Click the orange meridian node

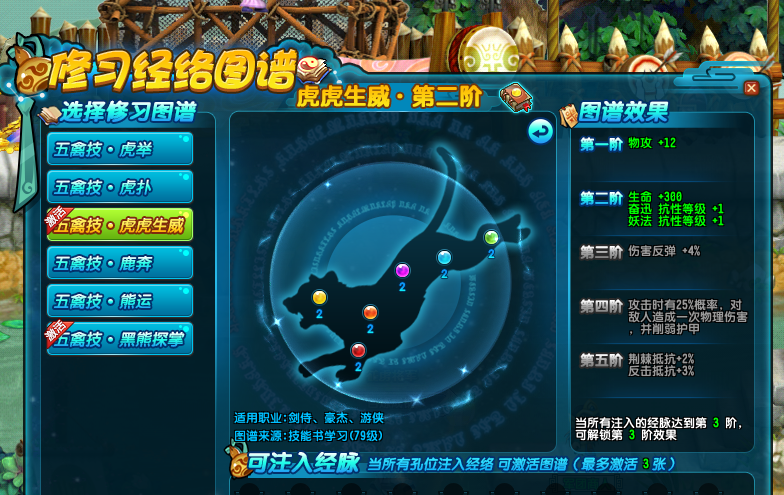370,312
